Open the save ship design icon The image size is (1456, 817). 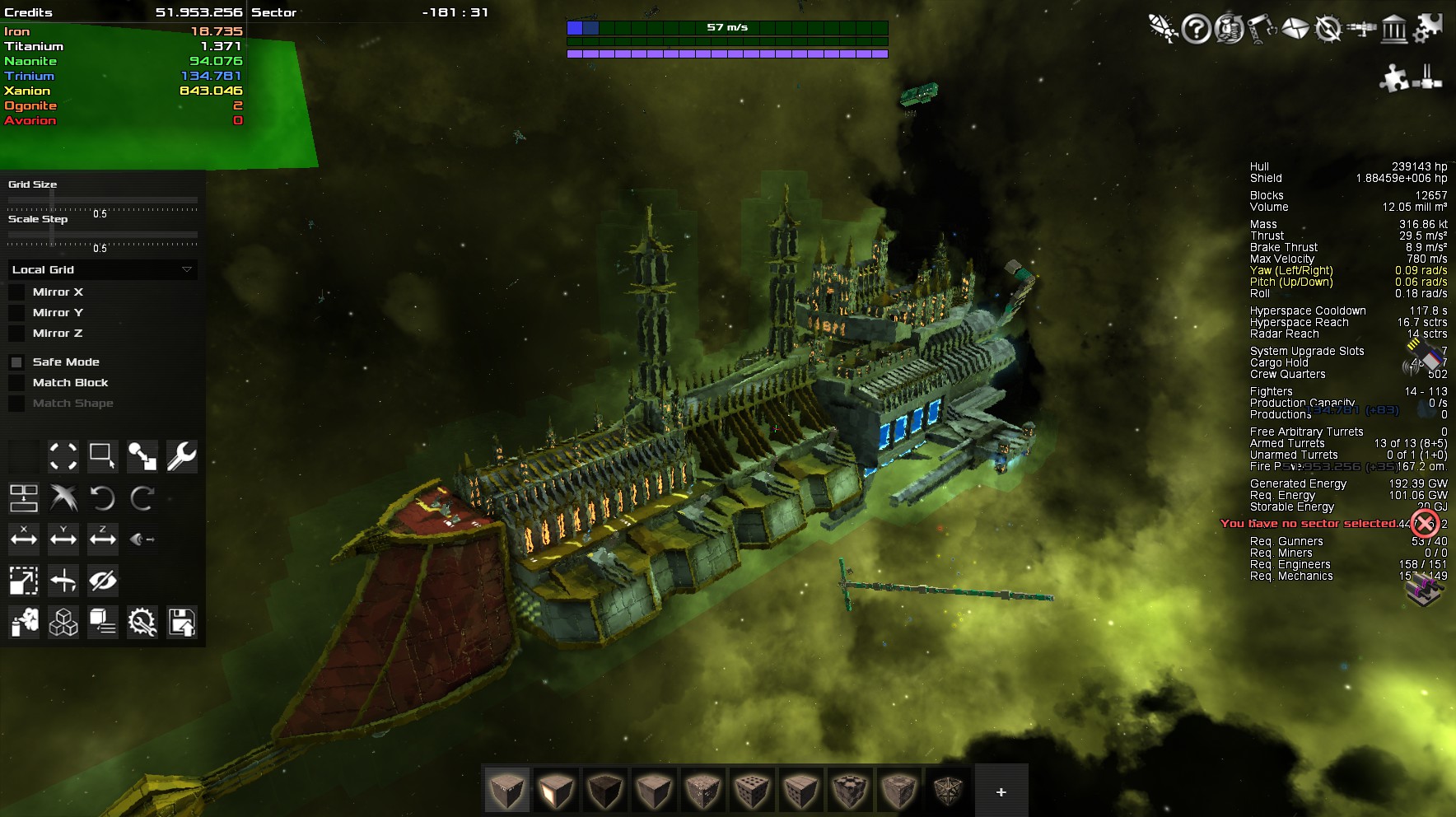181,623
